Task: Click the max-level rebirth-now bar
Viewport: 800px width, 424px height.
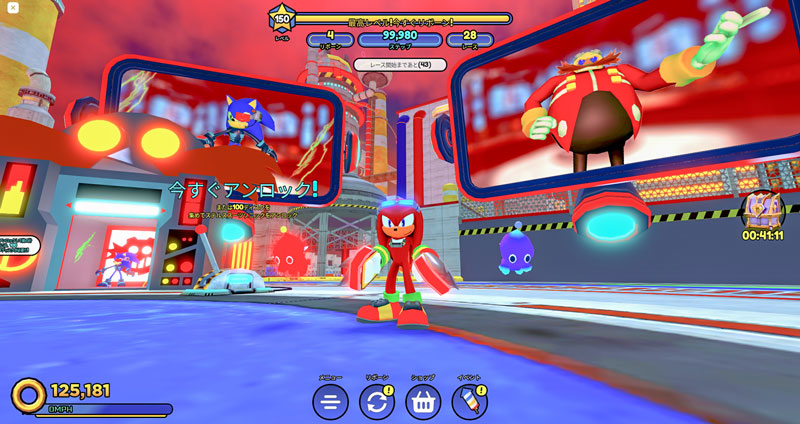Action: [400, 19]
